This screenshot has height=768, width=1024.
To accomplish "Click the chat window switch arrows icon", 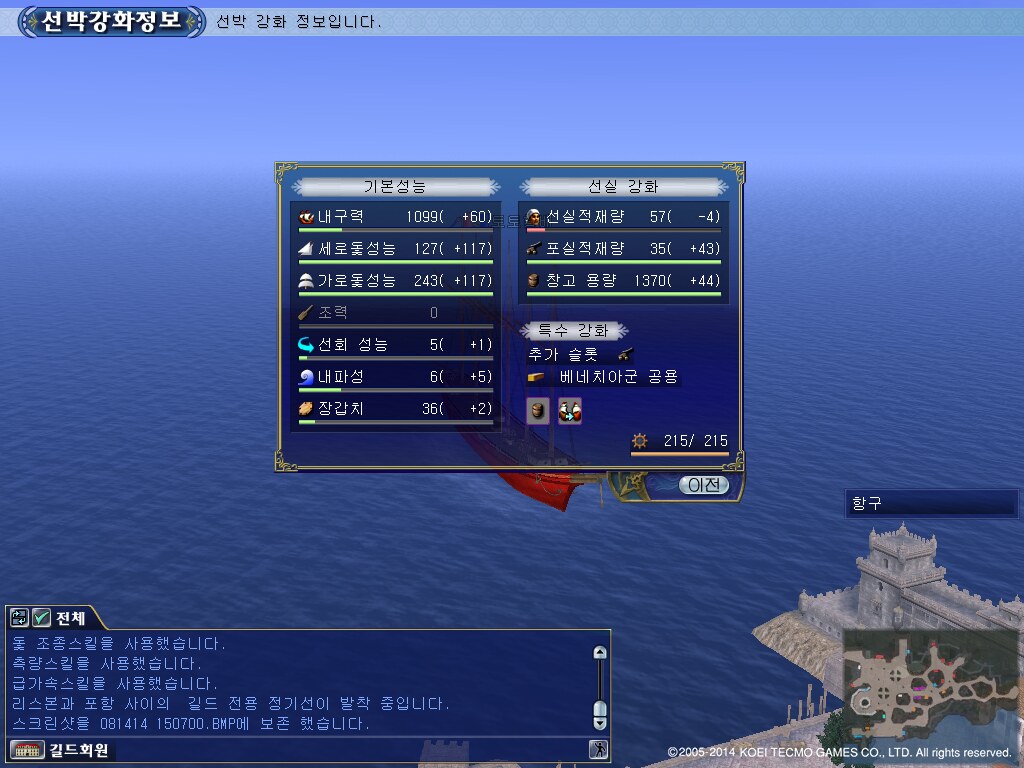I will click(x=19, y=618).
